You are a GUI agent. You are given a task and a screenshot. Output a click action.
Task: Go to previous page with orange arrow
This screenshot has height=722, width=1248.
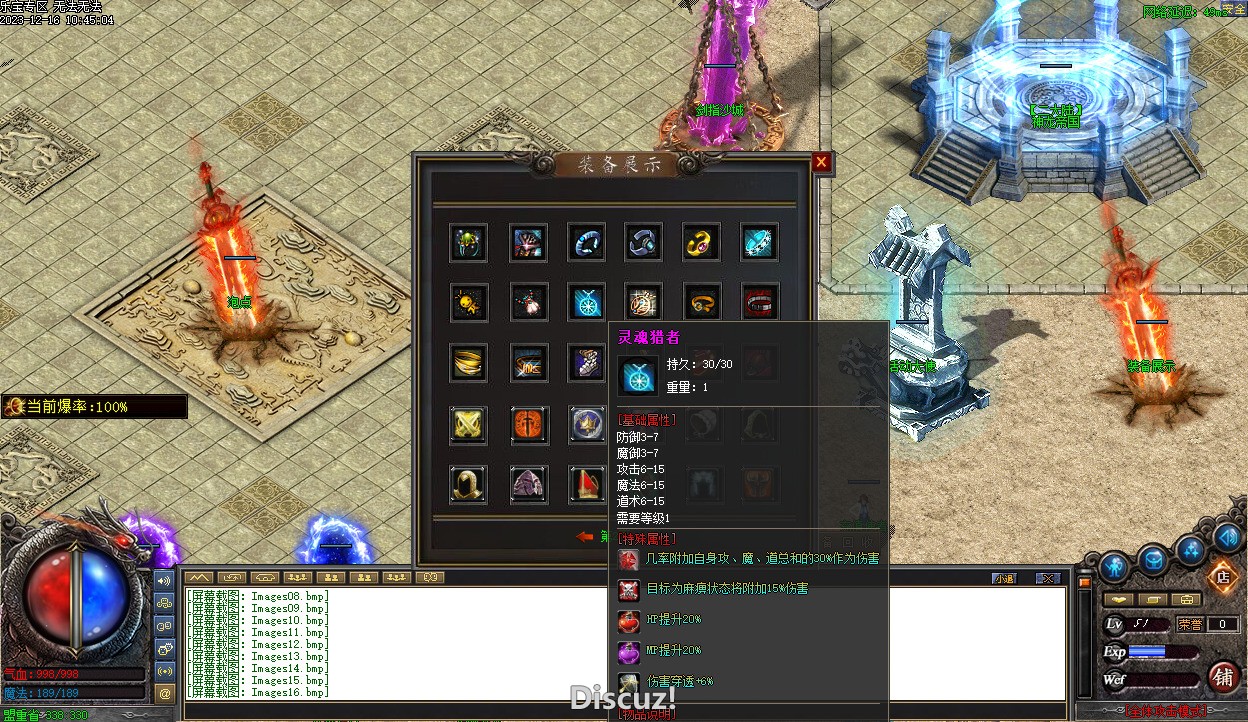coord(585,537)
